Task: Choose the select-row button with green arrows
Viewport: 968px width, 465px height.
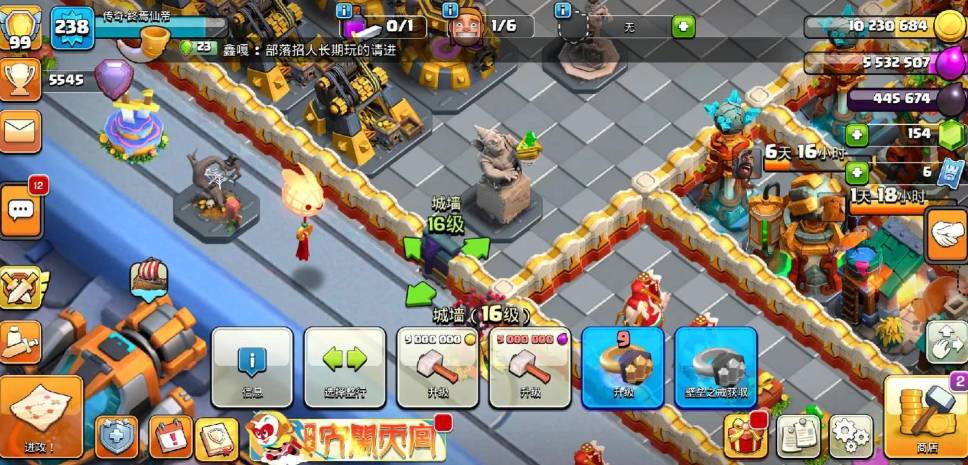Action: click(344, 366)
